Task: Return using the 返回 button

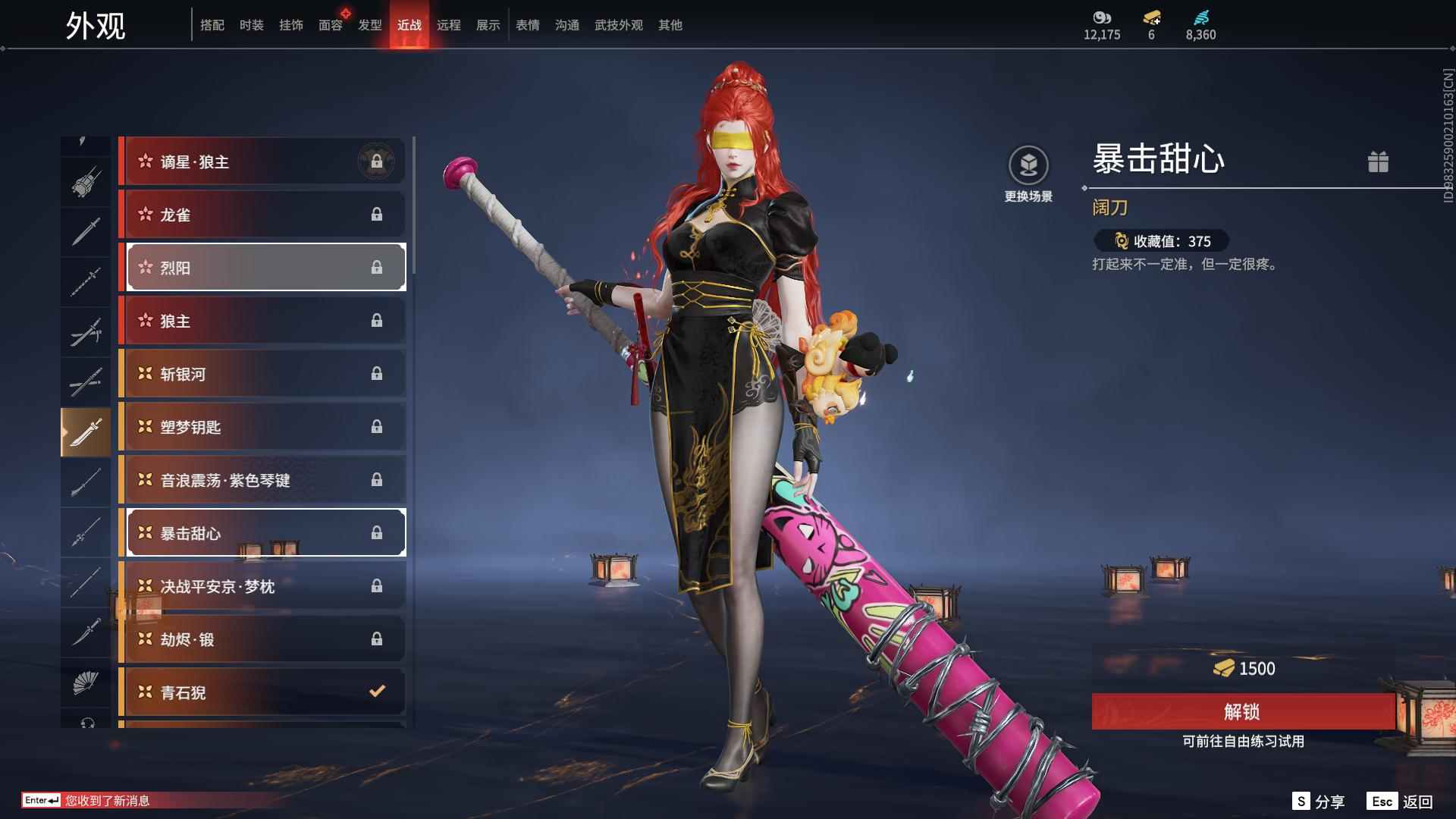Action: [1400, 802]
